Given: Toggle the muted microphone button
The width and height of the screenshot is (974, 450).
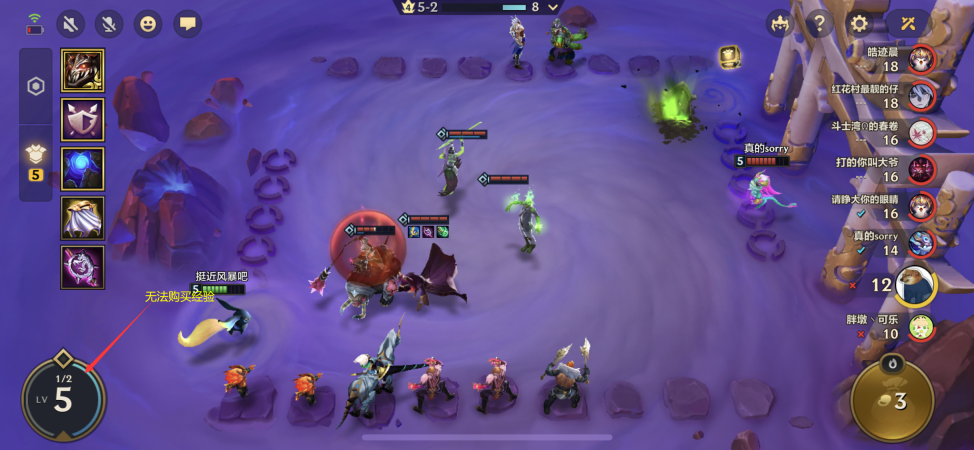Looking at the screenshot, I should pos(109,23).
